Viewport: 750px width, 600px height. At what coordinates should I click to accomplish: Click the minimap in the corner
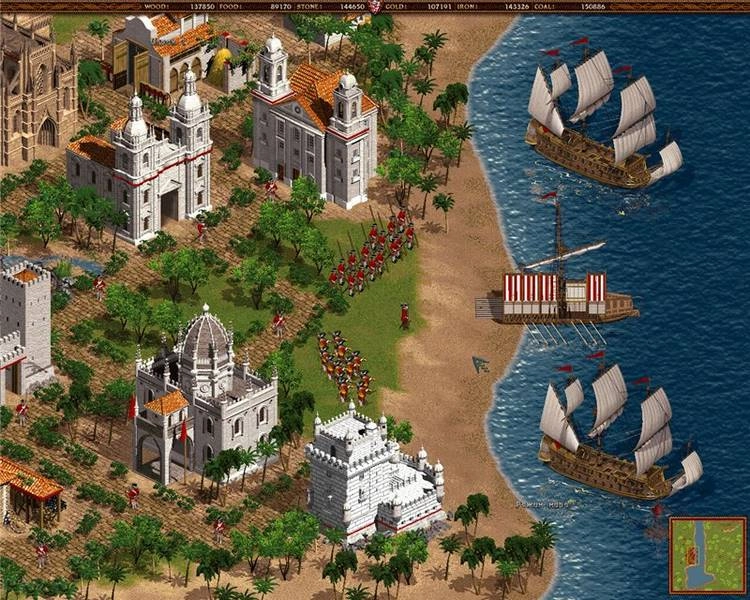pyautogui.click(x=707, y=555)
